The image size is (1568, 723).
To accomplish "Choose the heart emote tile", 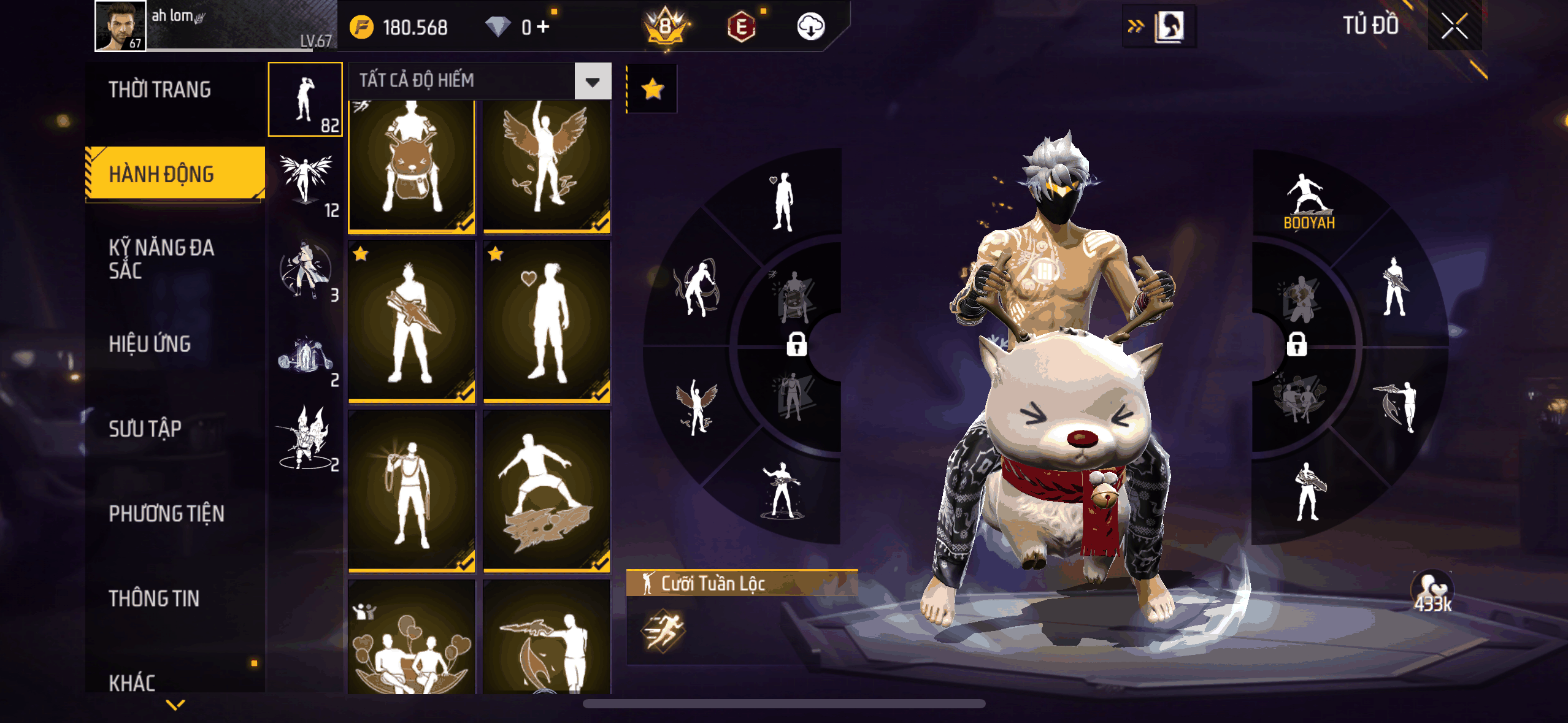I will point(547,322).
